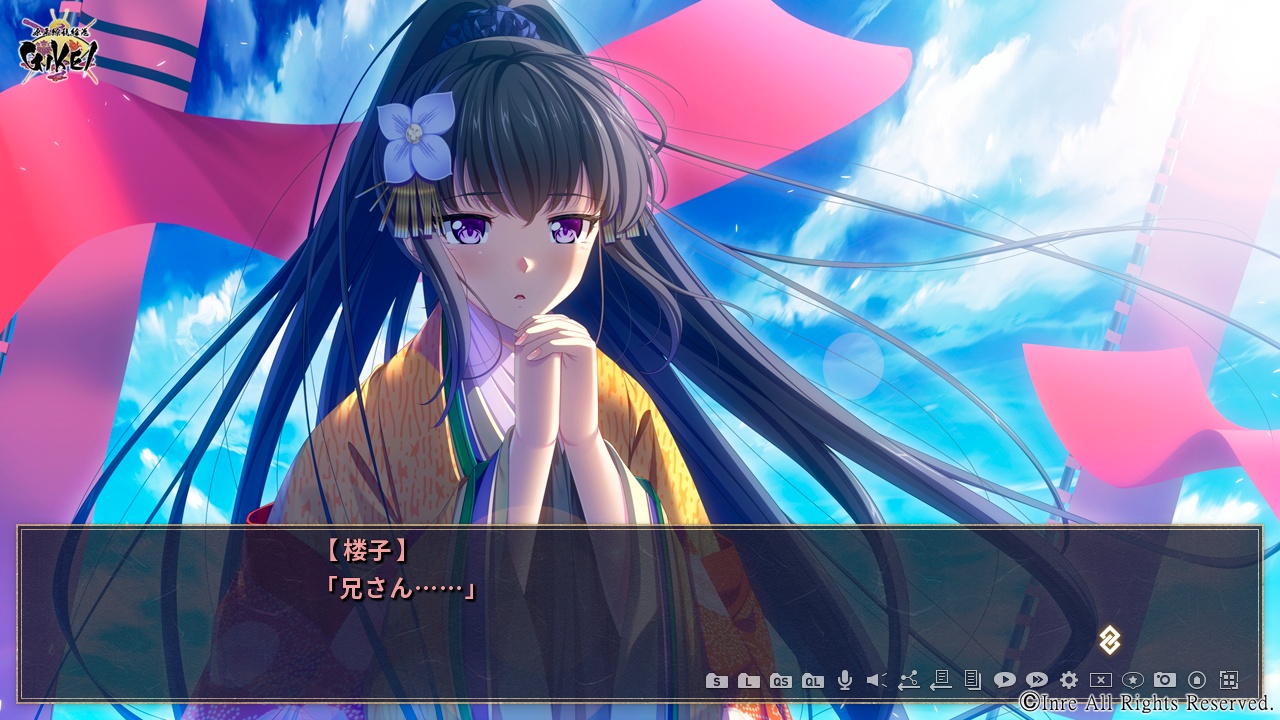Open the backlog text history icon
Viewport: 1280px width, 720px height.
(972, 681)
